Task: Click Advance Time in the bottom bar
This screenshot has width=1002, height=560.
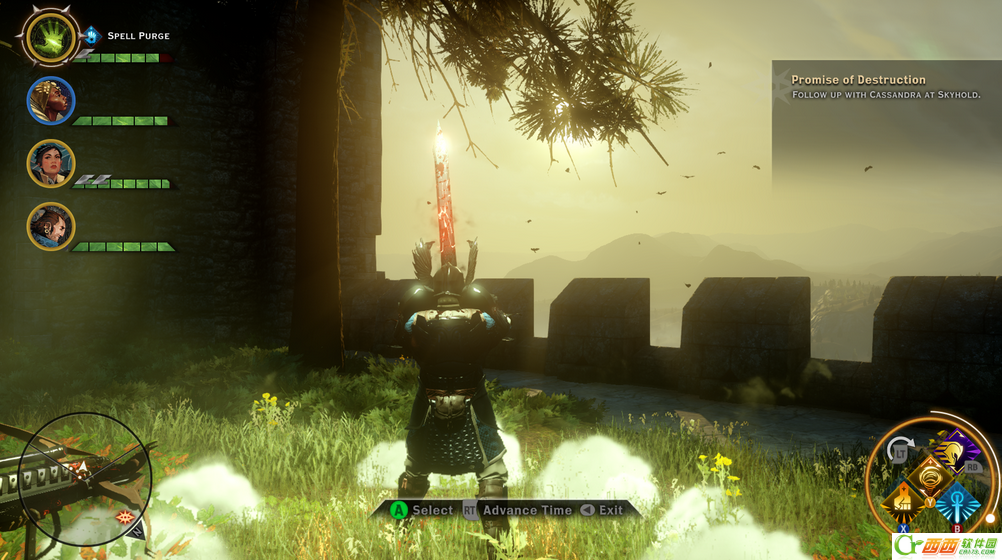Action: (x=527, y=510)
